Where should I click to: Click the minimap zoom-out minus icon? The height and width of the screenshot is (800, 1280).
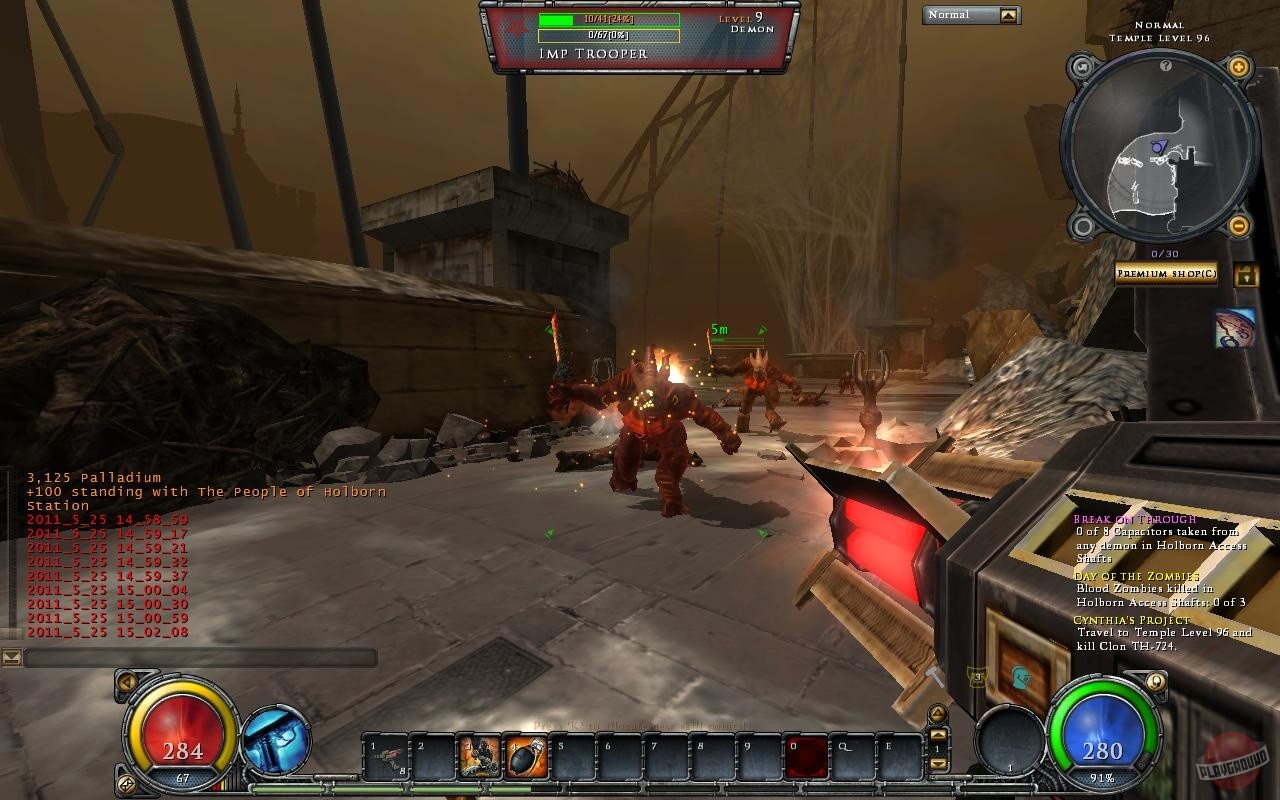[1238, 225]
